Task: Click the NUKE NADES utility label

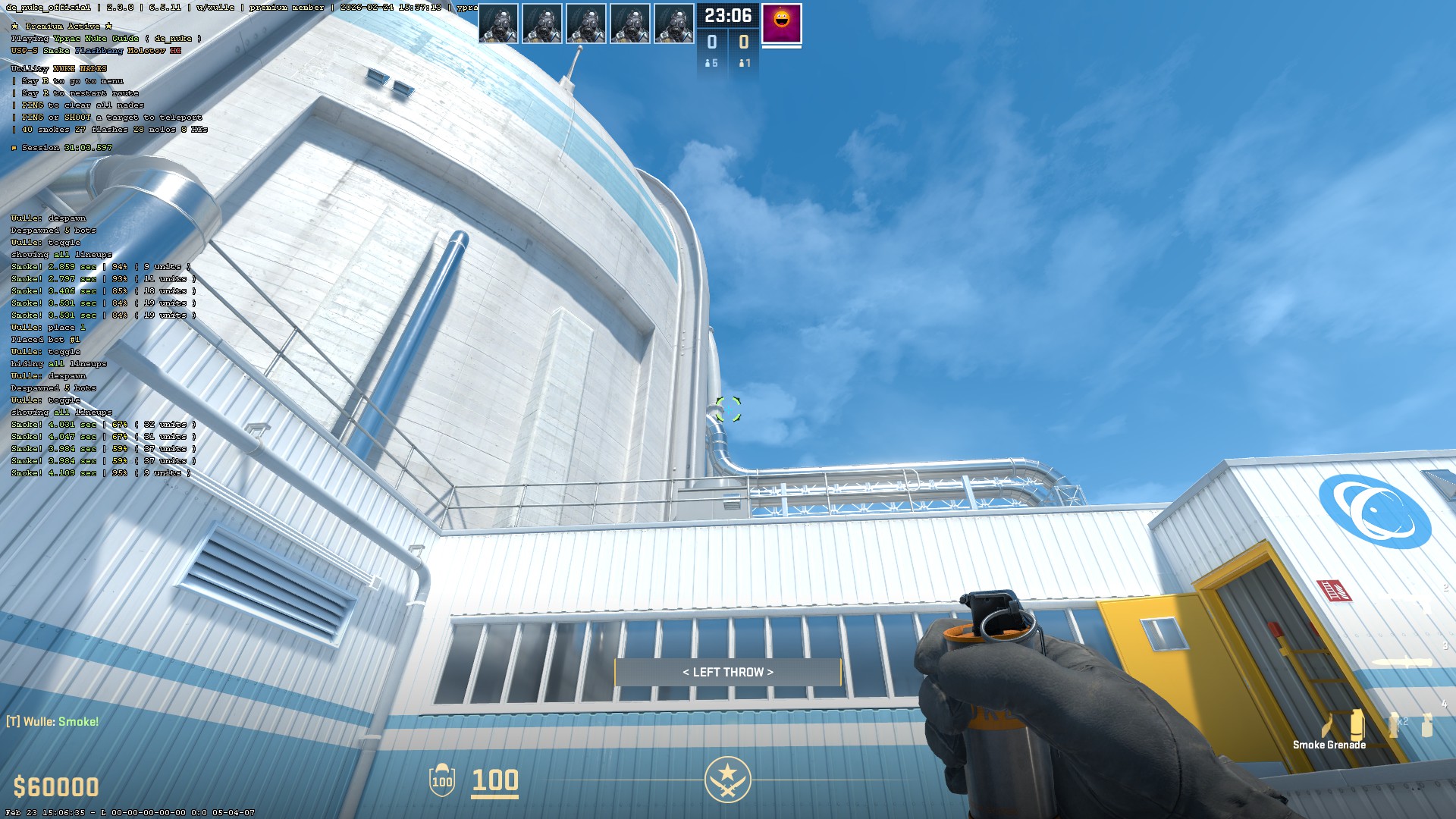Action: tap(80, 69)
